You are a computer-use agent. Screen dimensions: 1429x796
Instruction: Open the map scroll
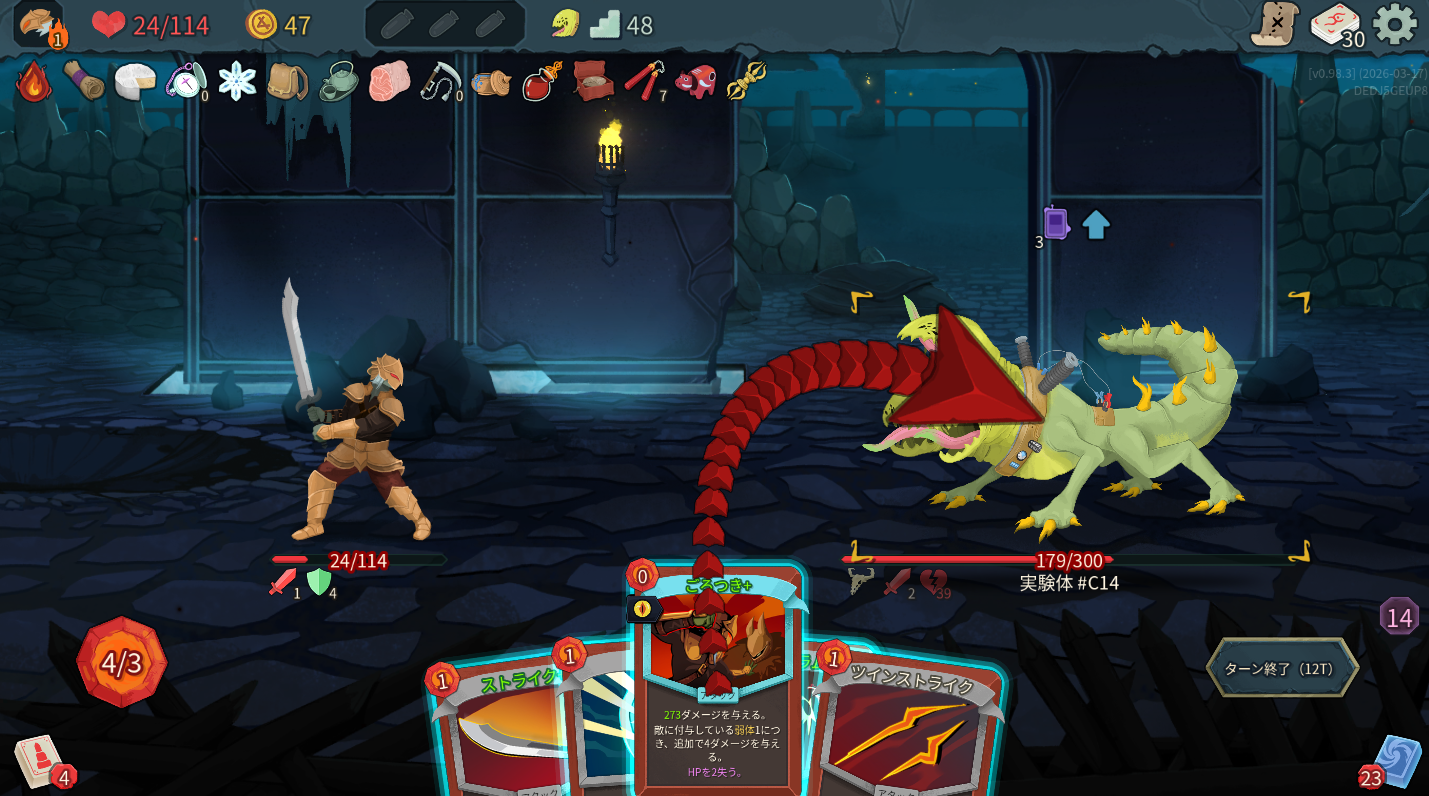(x=1274, y=24)
